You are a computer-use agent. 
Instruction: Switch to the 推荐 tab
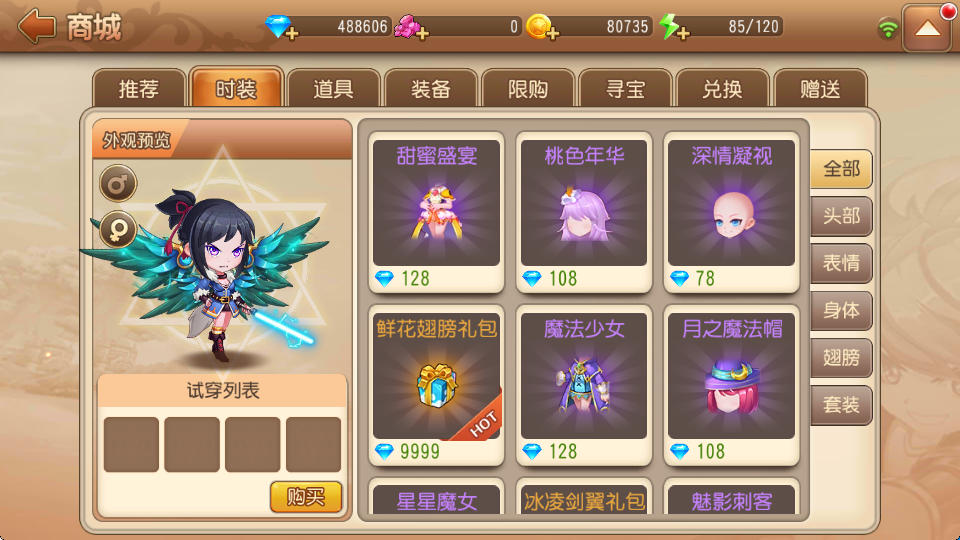point(139,89)
